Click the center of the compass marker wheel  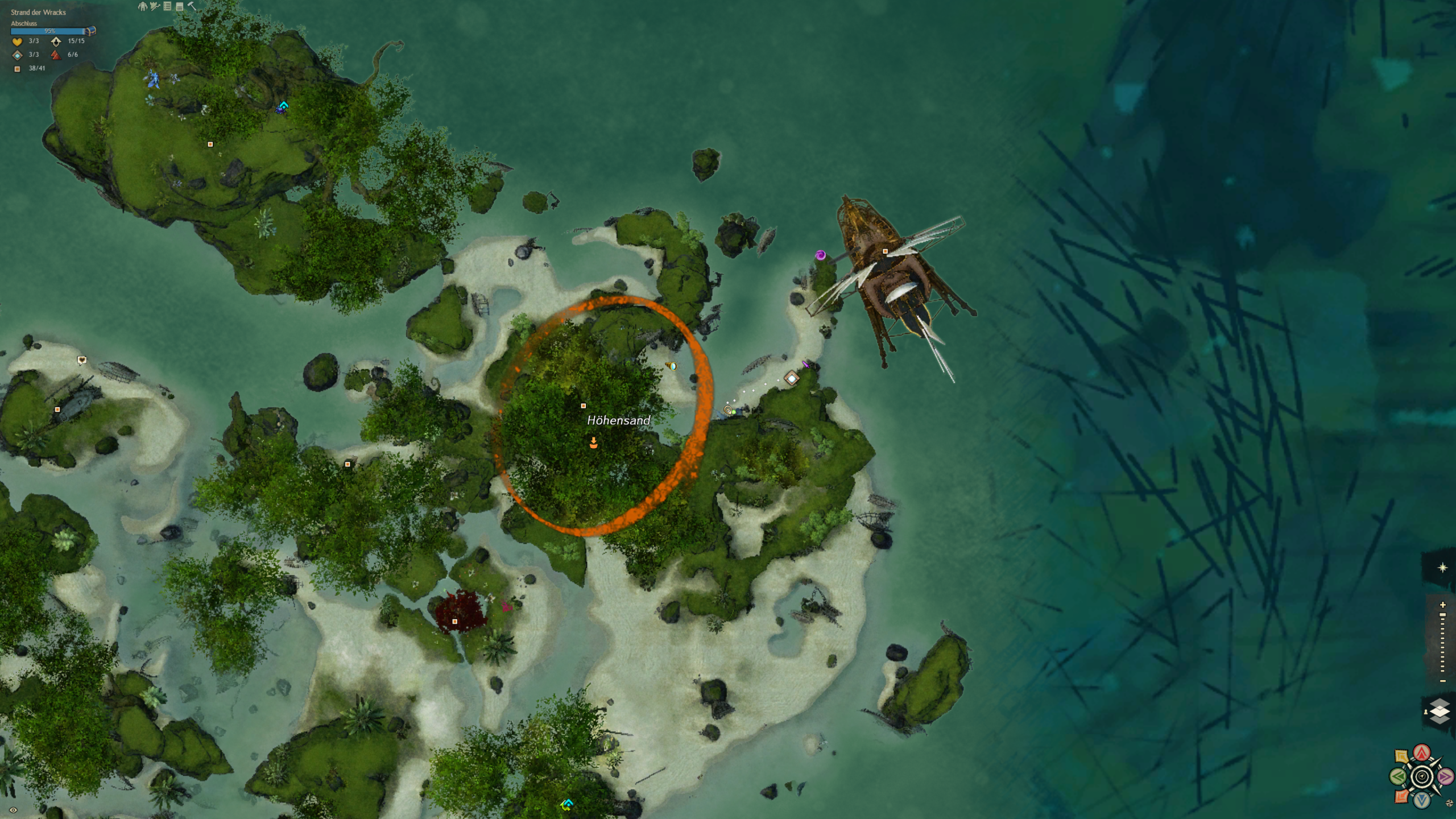(1422, 776)
